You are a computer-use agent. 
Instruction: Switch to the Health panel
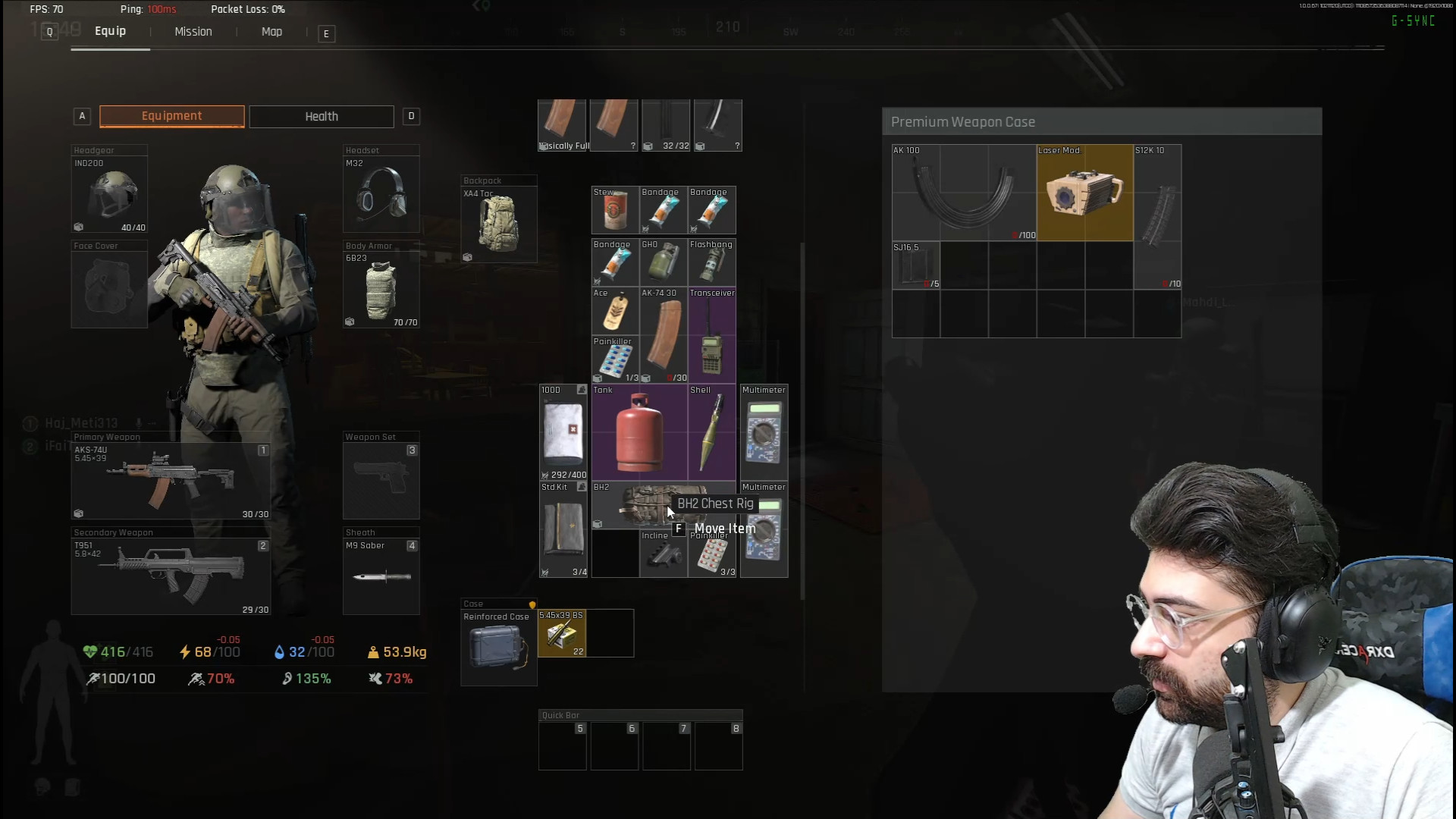(x=322, y=117)
